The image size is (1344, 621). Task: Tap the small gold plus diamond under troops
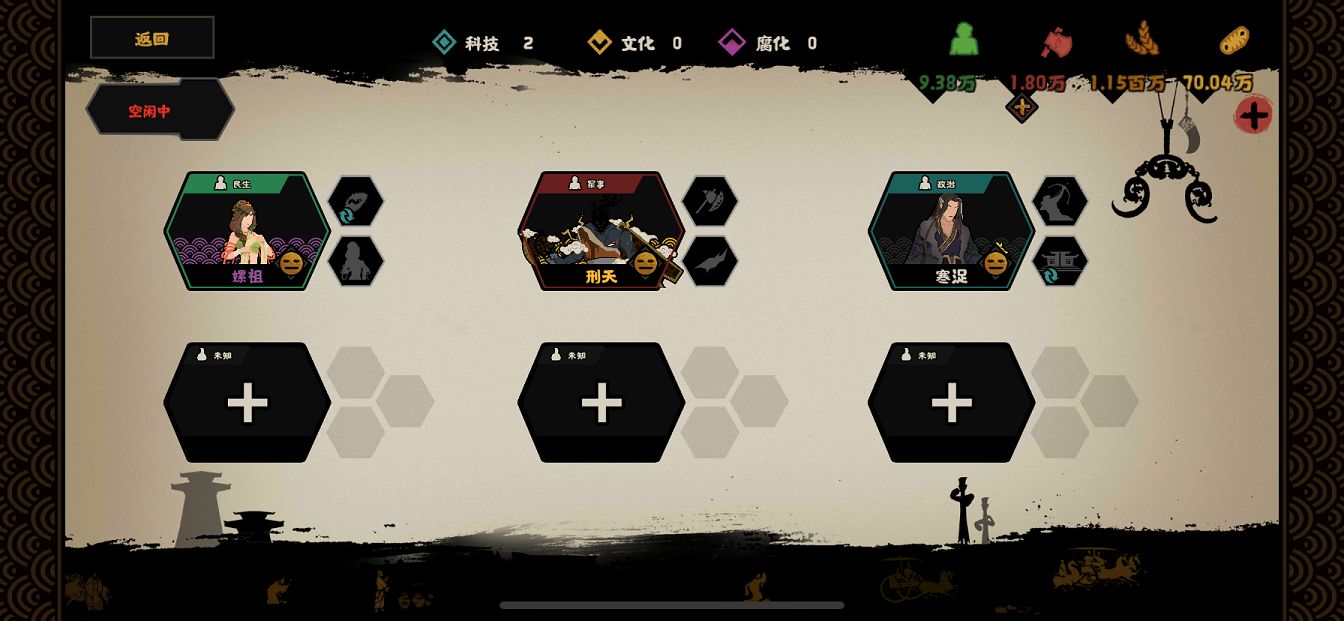click(1021, 107)
